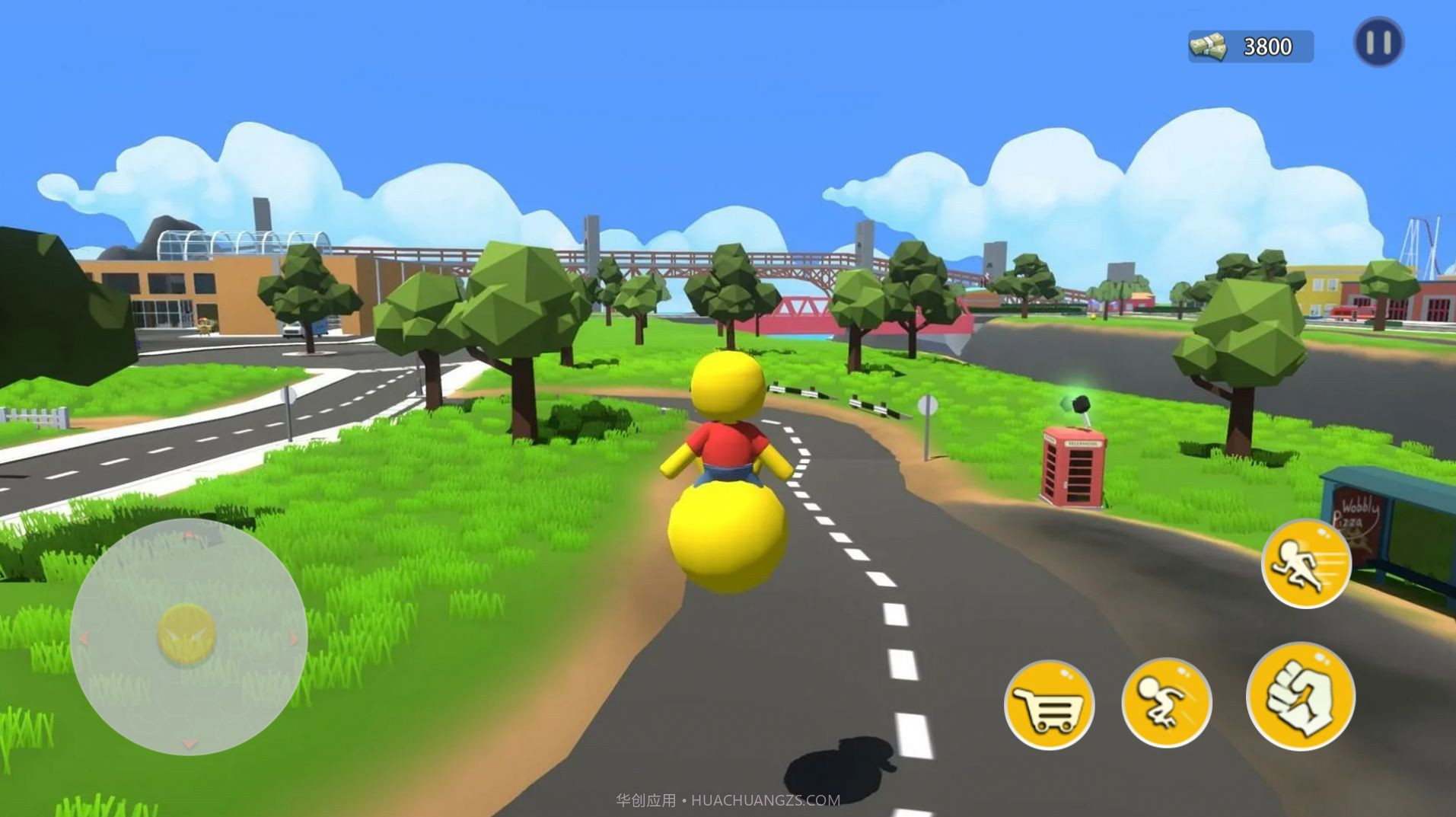1456x817 pixels.
Task: Pause the game
Action: (1378, 43)
